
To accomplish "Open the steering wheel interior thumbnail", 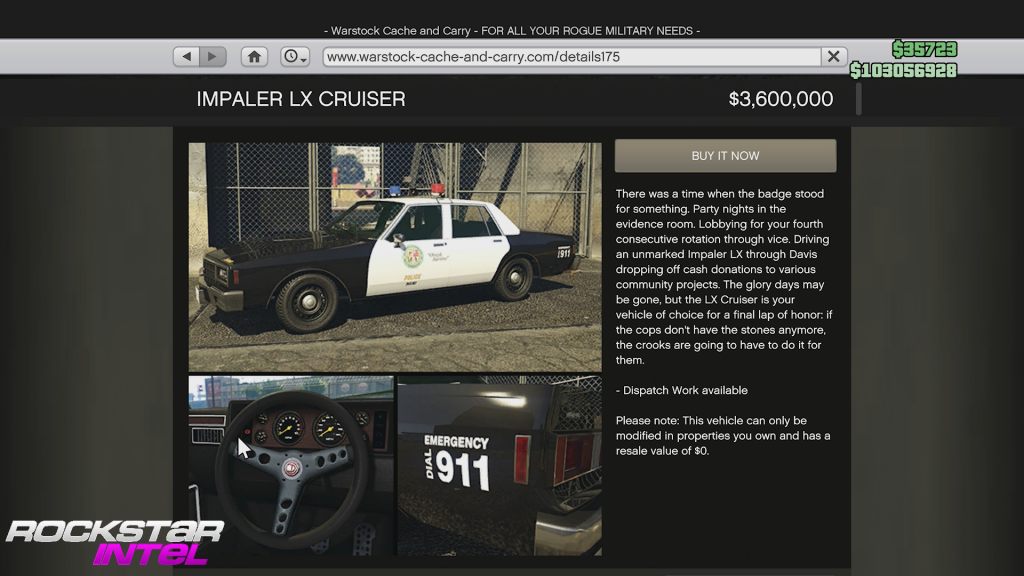I will pyautogui.click(x=291, y=465).
